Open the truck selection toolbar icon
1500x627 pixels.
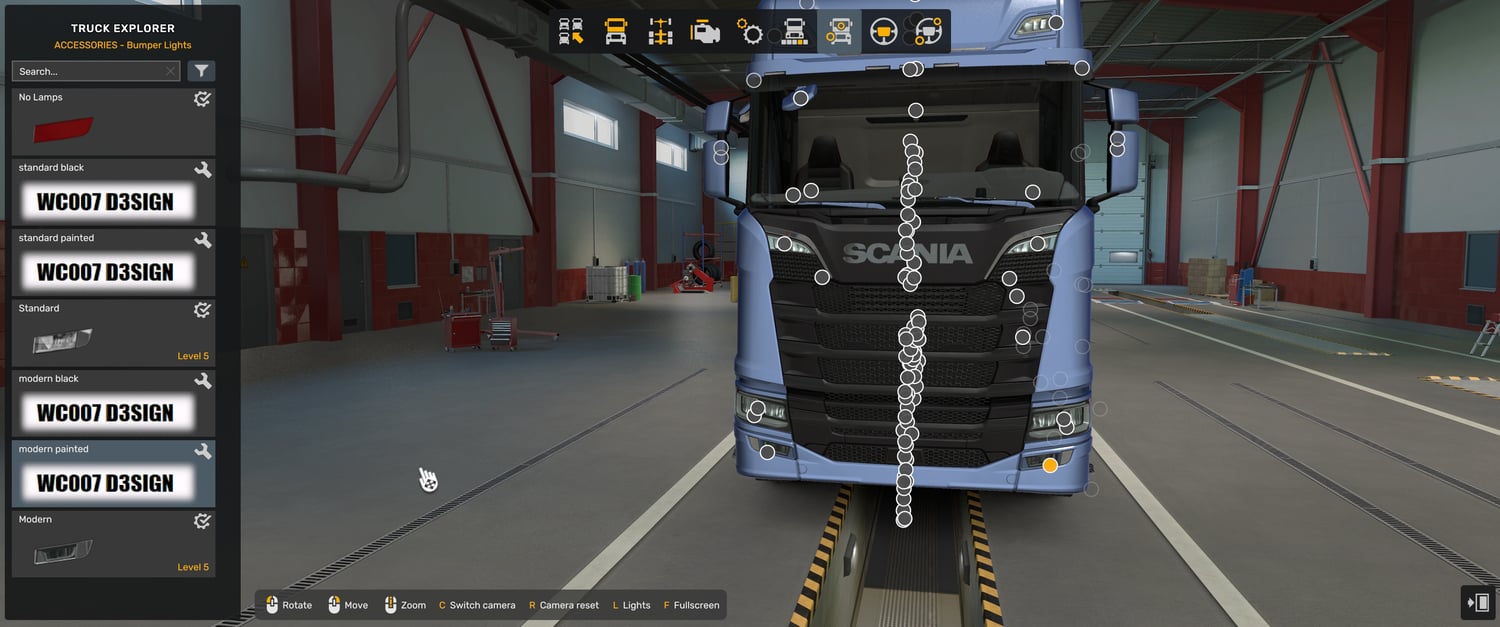click(571, 32)
